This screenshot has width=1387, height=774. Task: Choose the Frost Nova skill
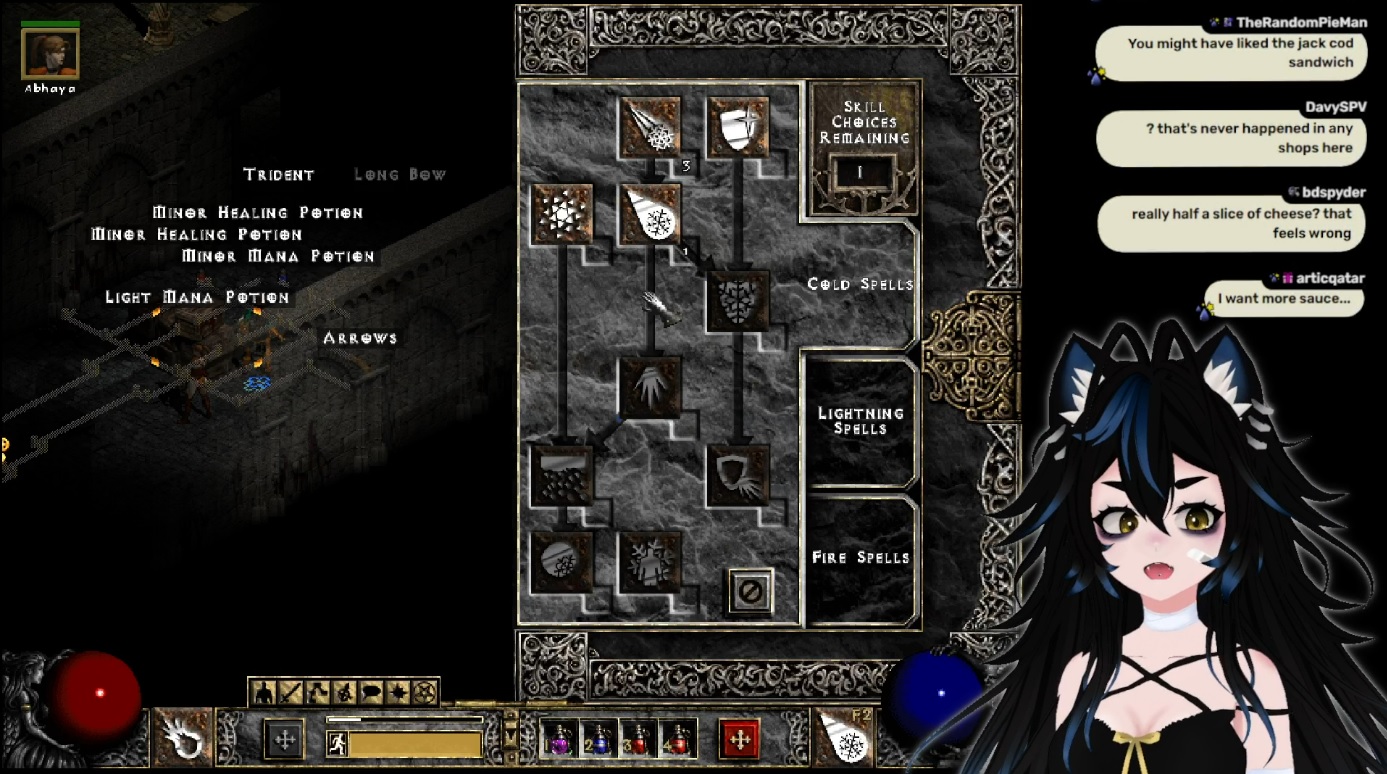click(563, 213)
